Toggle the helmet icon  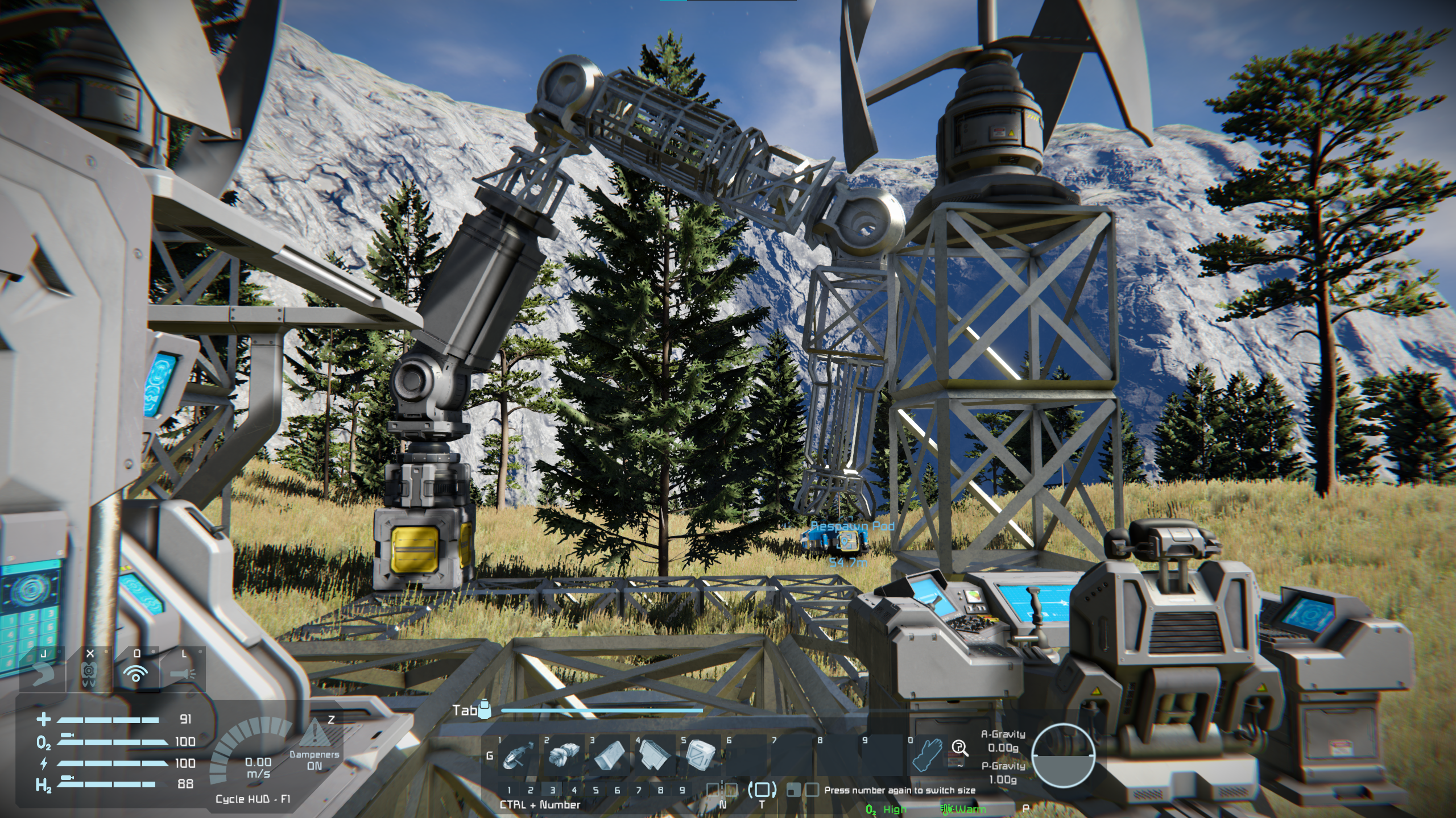tap(43, 674)
